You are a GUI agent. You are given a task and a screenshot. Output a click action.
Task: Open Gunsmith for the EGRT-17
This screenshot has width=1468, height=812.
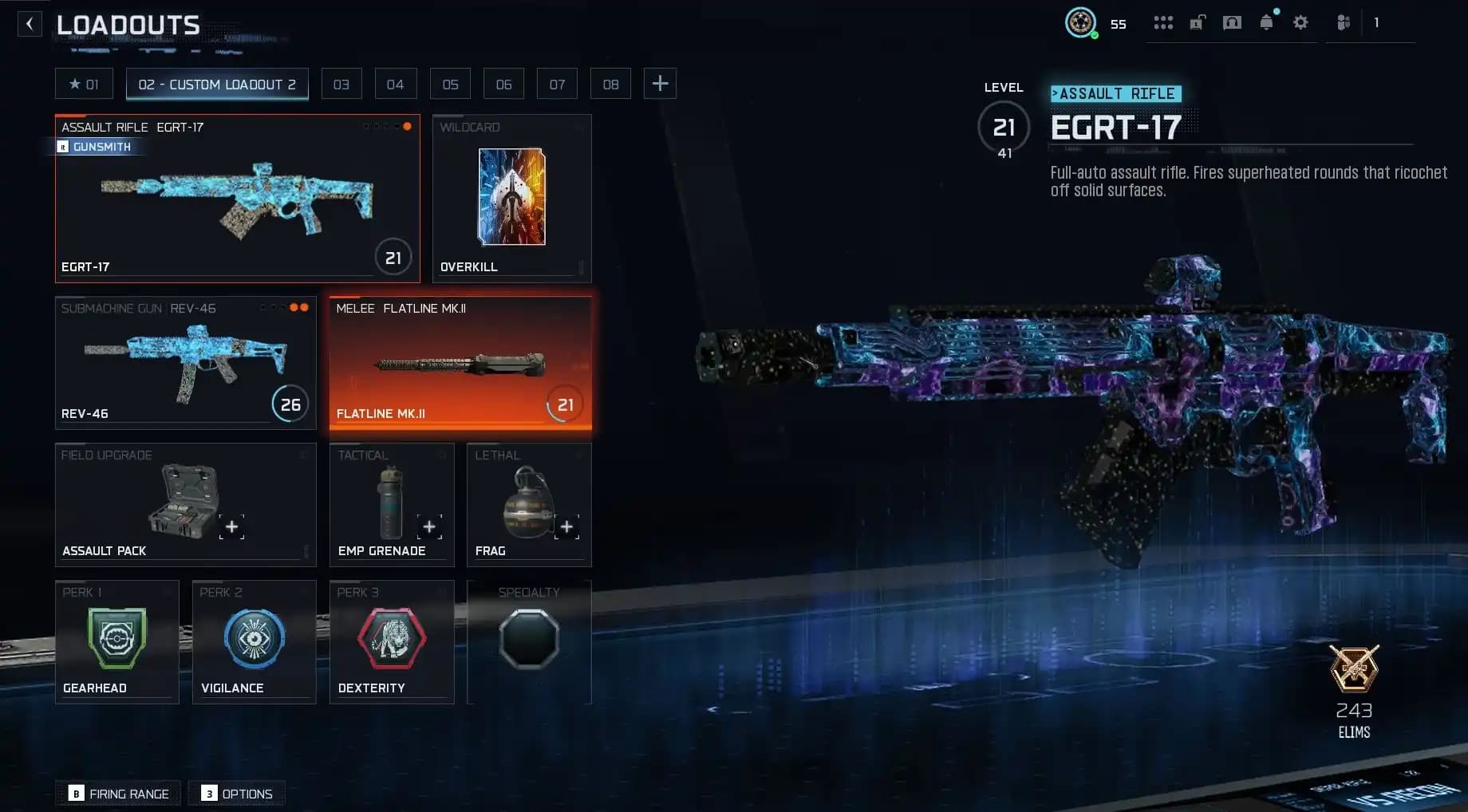pyautogui.click(x=96, y=147)
